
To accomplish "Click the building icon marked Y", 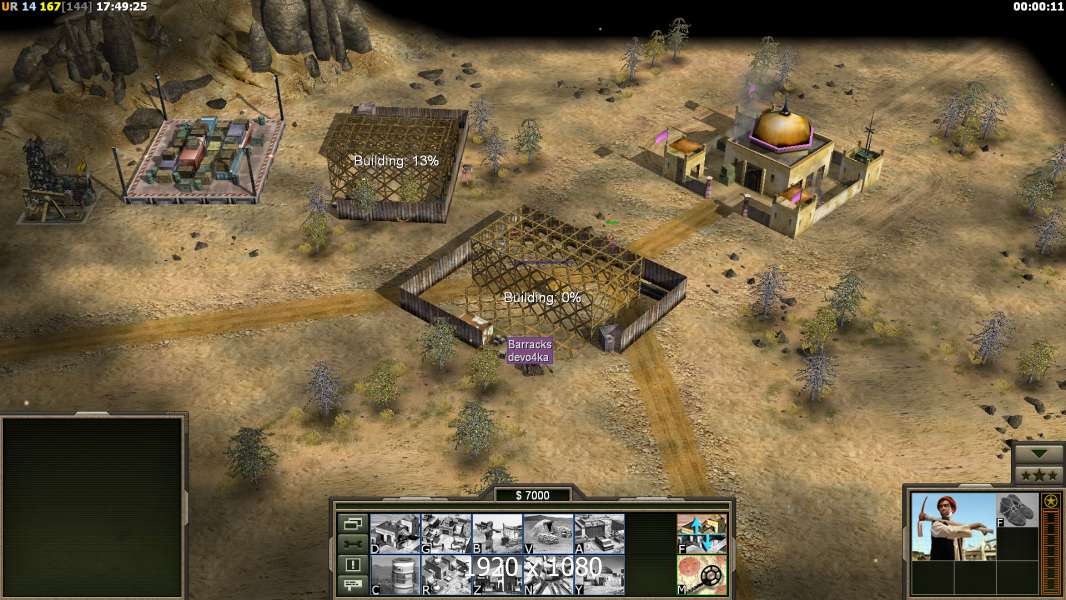I will coord(599,574).
